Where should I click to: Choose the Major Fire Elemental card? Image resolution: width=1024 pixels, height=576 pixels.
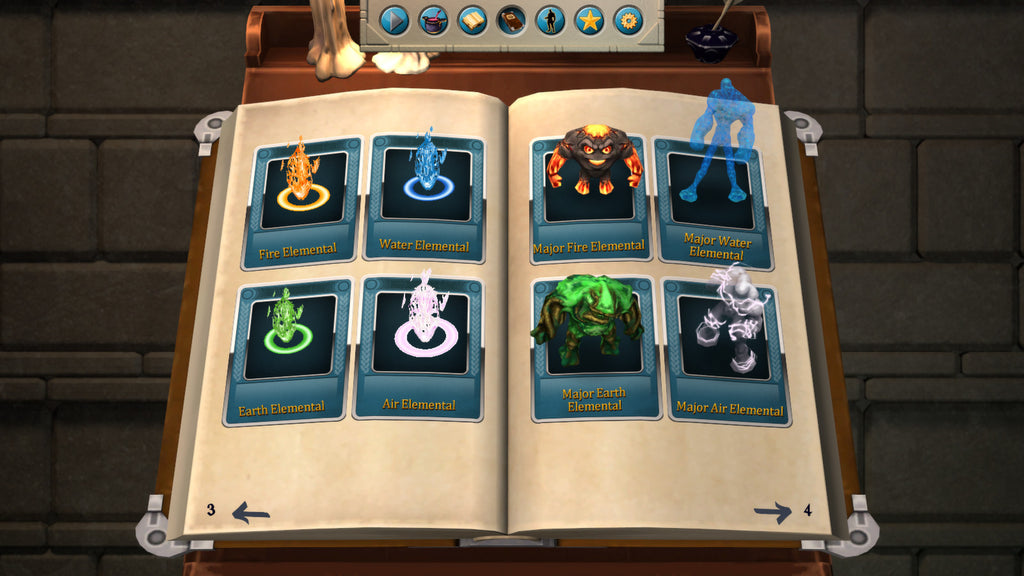pos(589,200)
